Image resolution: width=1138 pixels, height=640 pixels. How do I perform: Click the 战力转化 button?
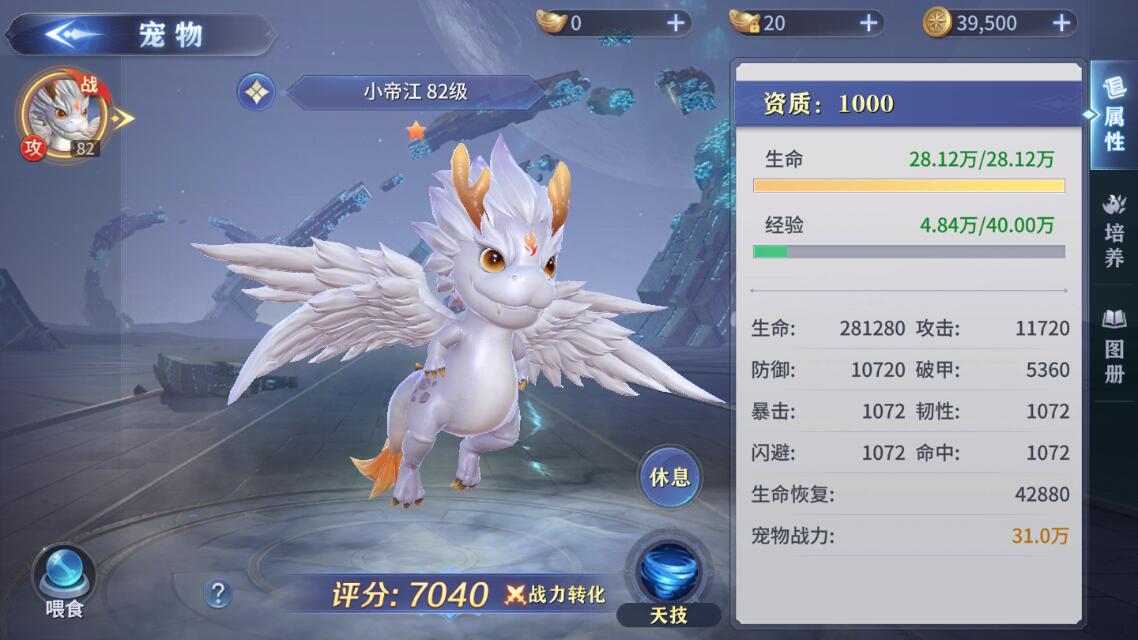tap(556, 594)
